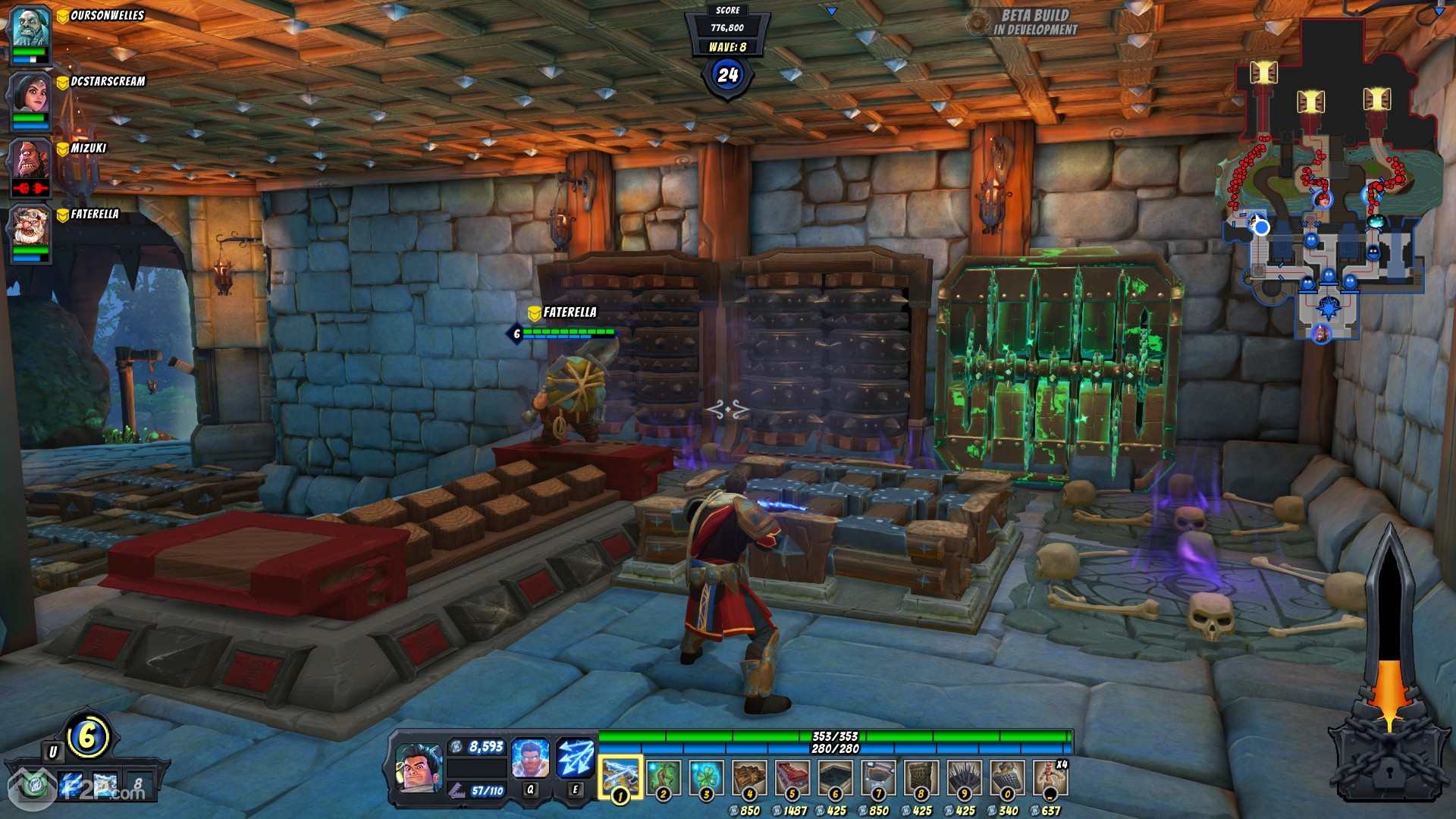The image size is (1456, 819).
Task: Pick the wall panel trap in slot 8
Action: (921, 777)
